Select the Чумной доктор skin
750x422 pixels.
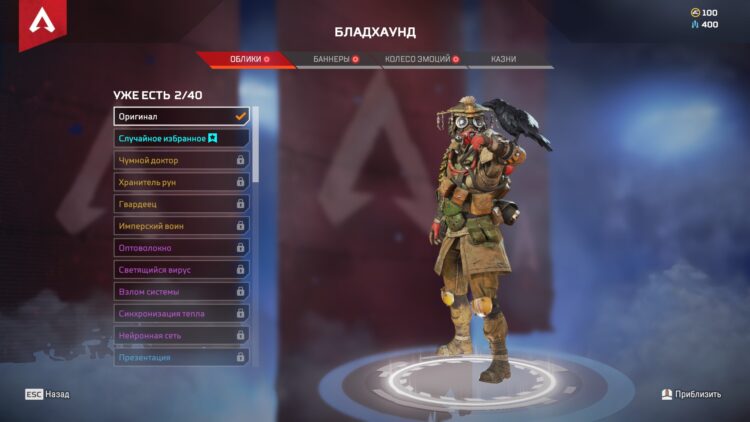pyautogui.click(x=181, y=160)
